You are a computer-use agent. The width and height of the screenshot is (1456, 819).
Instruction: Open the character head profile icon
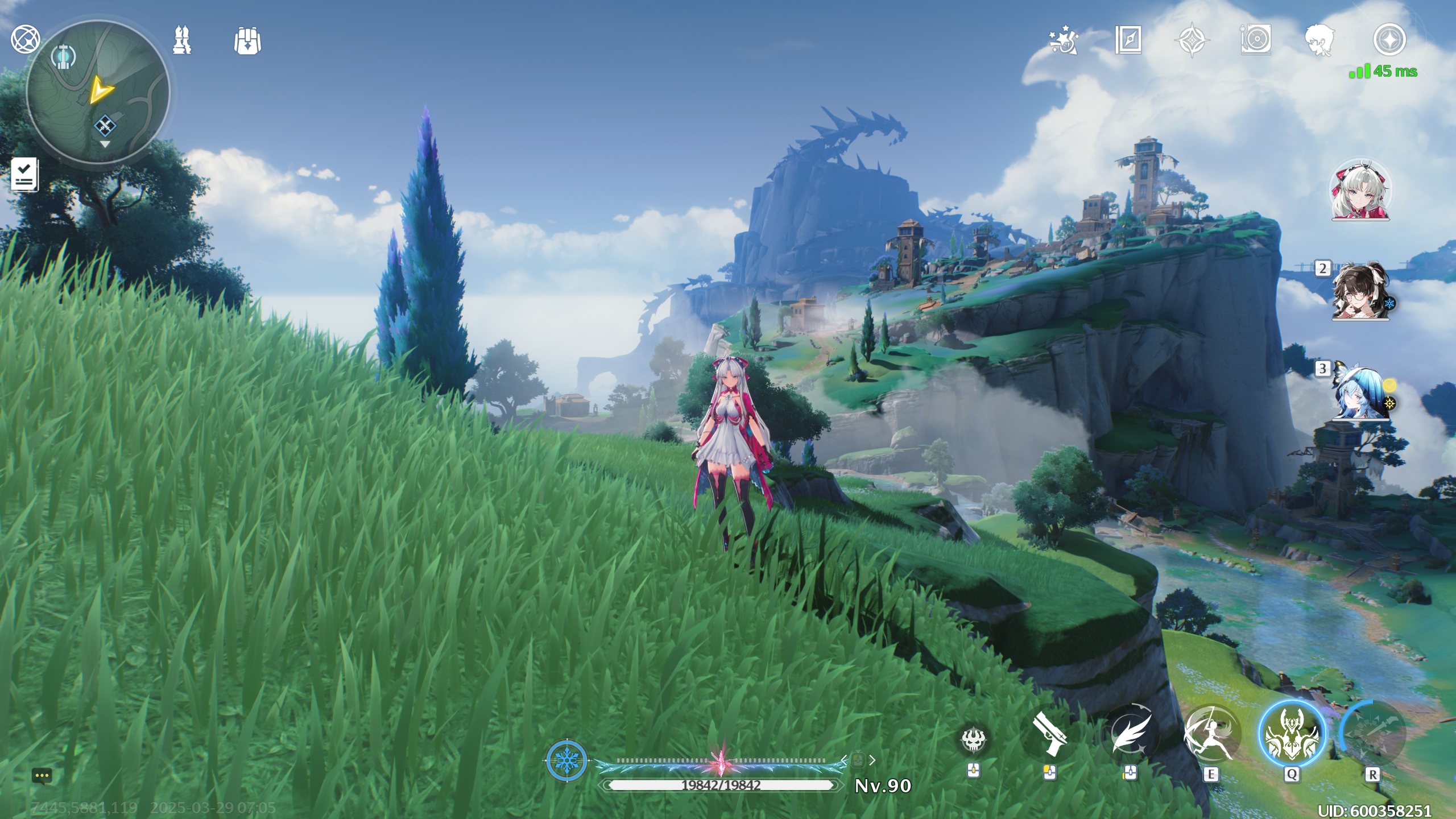pyautogui.click(x=1319, y=40)
